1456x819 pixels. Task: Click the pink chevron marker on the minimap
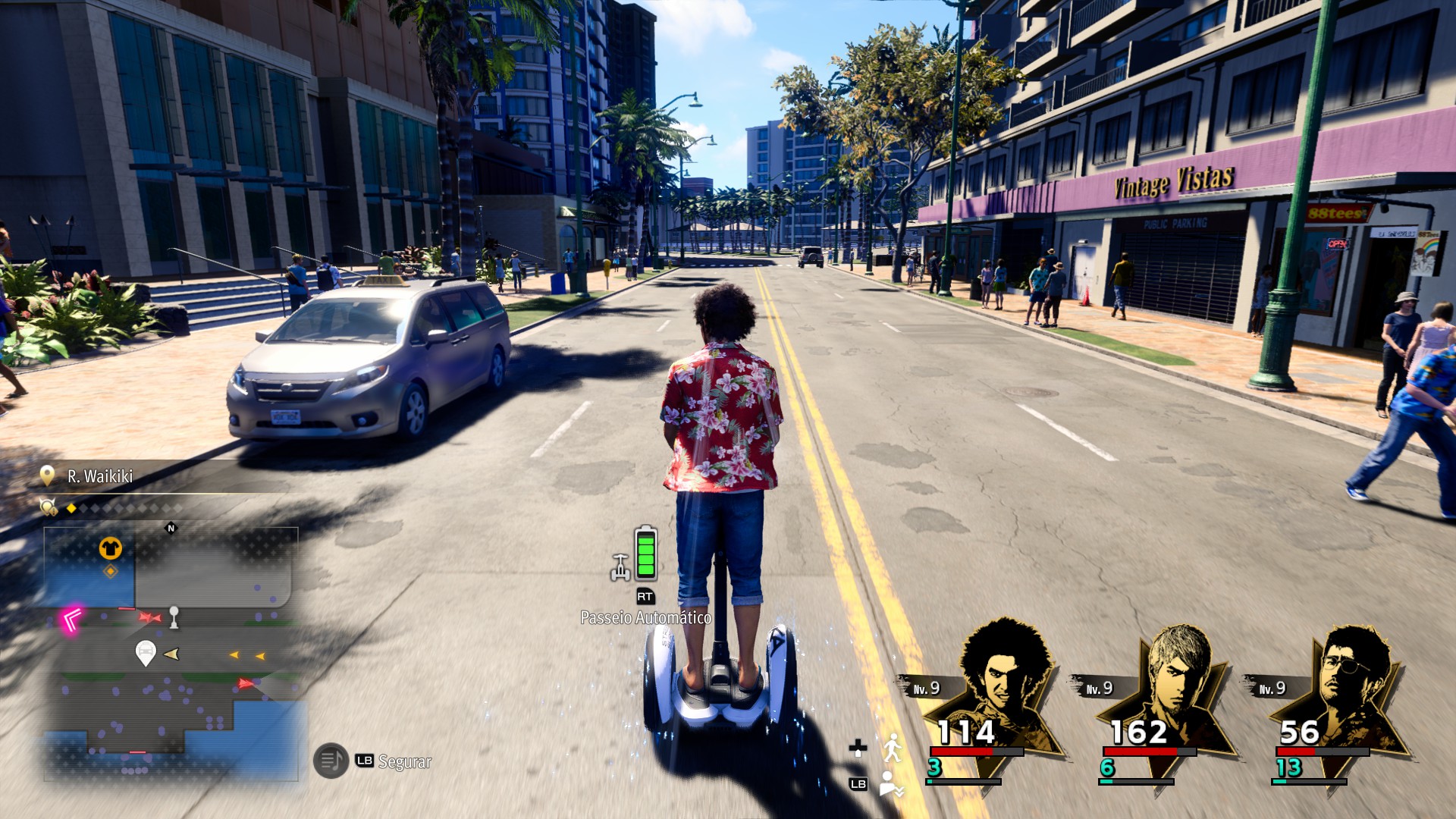pos(73,620)
